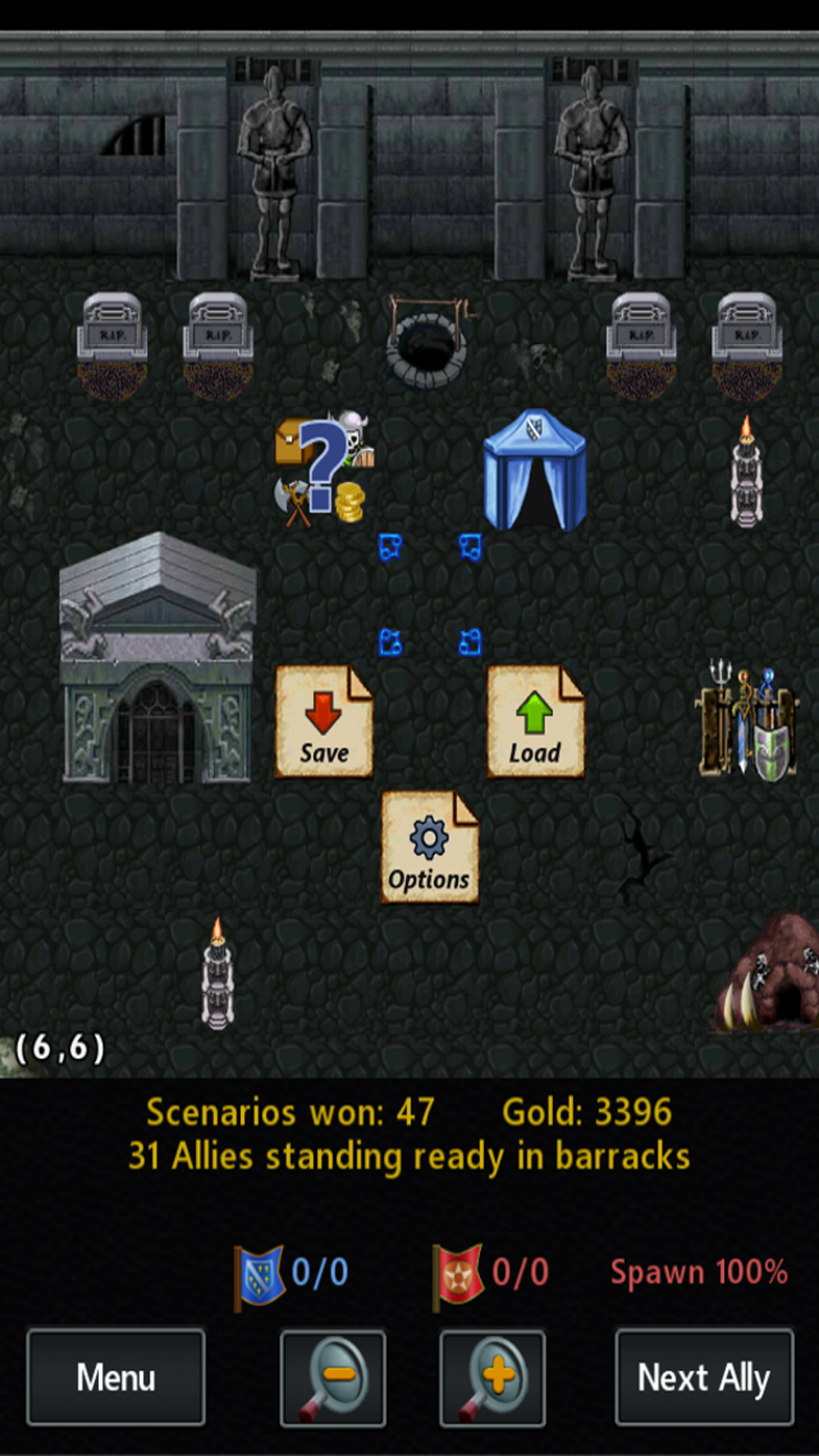Enter the blue tent

[535, 471]
